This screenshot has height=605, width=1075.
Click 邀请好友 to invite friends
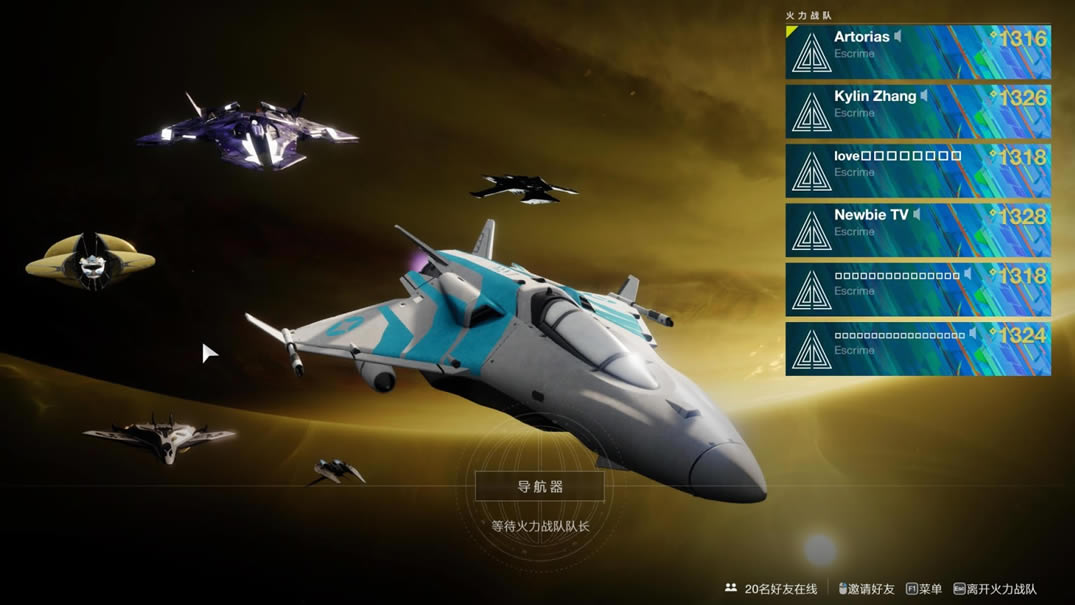[866, 589]
